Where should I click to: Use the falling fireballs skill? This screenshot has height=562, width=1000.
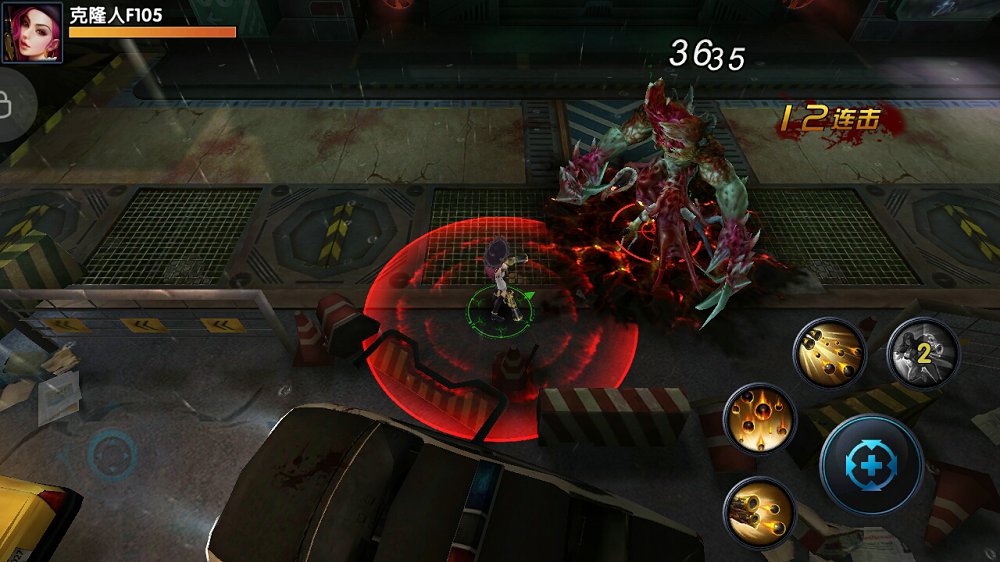760,417
